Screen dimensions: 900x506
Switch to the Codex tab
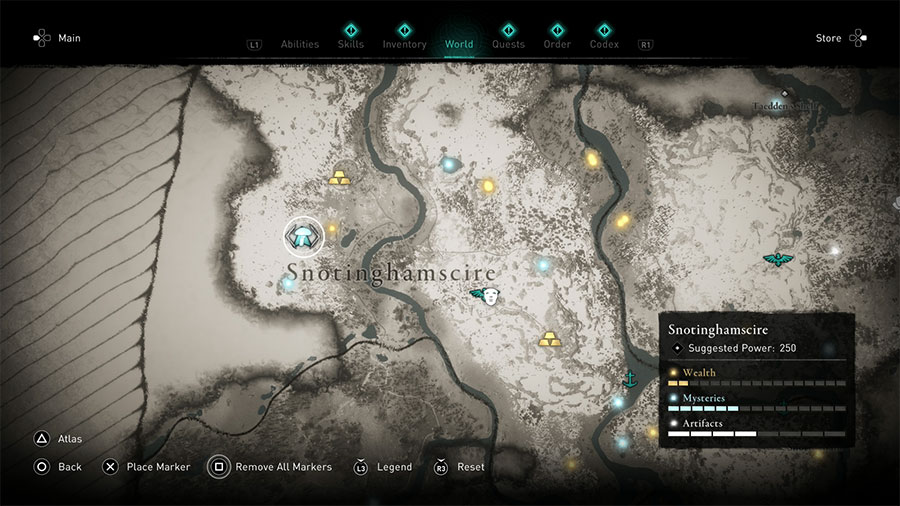[x=604, y=44]
